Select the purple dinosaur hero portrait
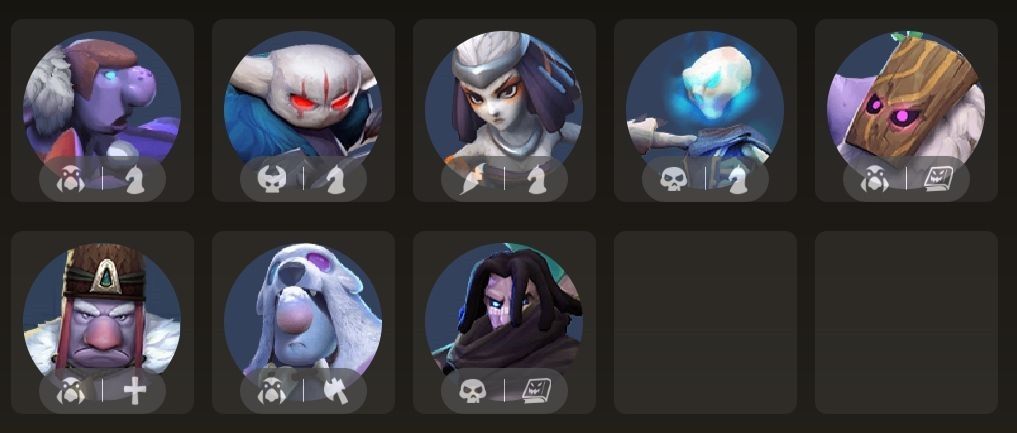 pos(102,102)
